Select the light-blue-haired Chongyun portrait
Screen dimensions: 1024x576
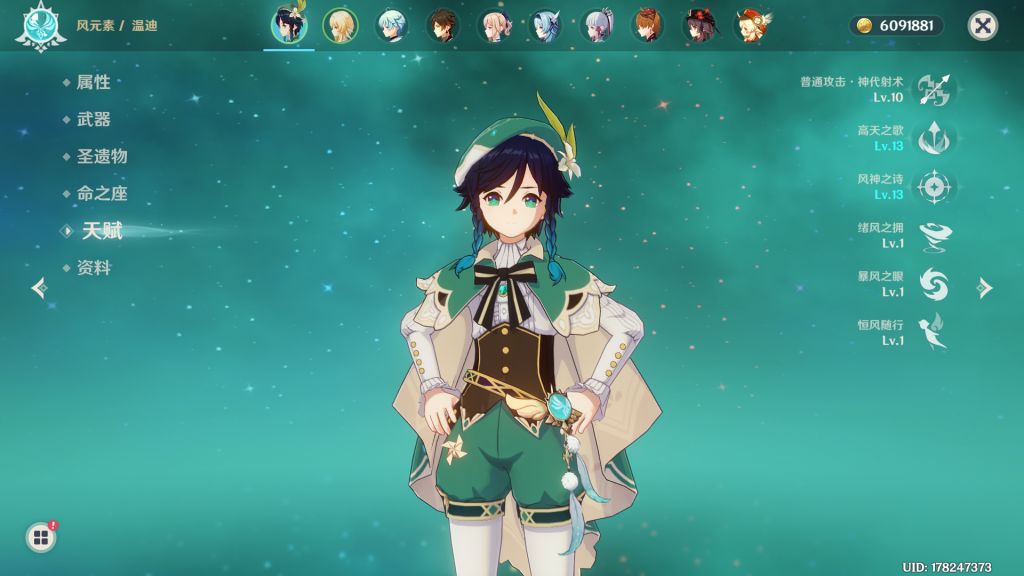(391, 26)
